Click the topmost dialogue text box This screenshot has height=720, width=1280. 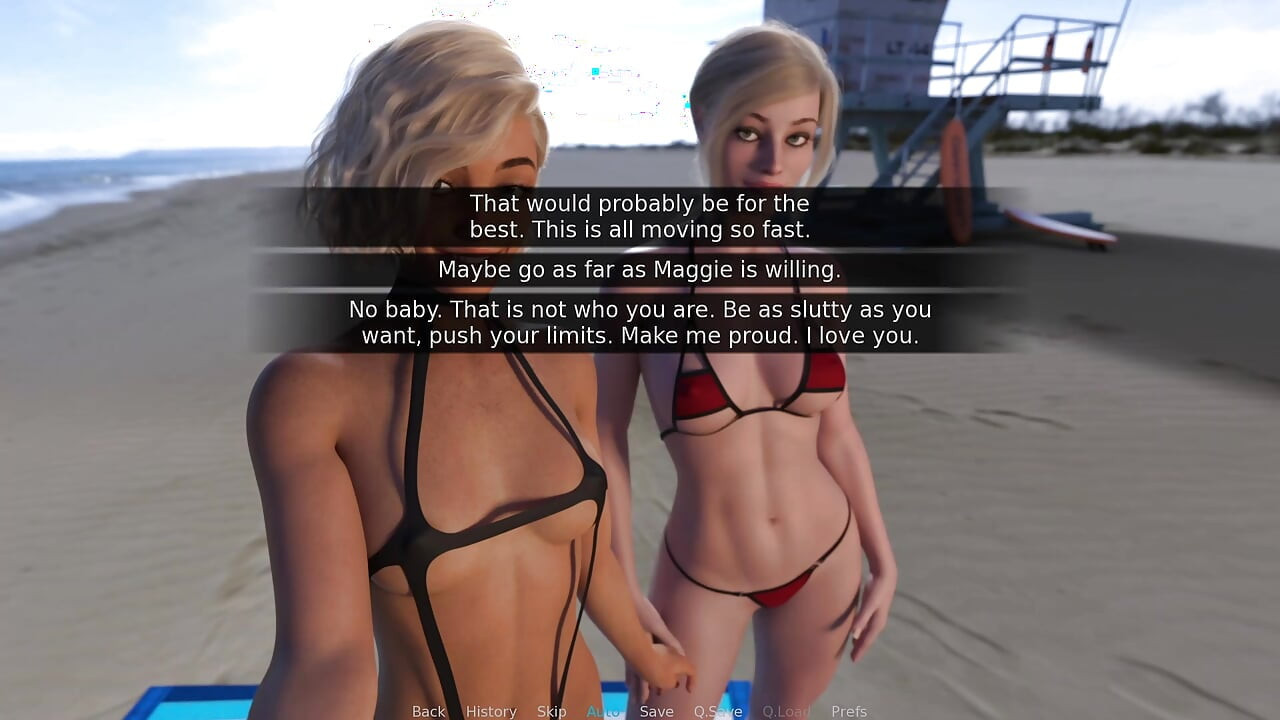[x=640, y=216]
